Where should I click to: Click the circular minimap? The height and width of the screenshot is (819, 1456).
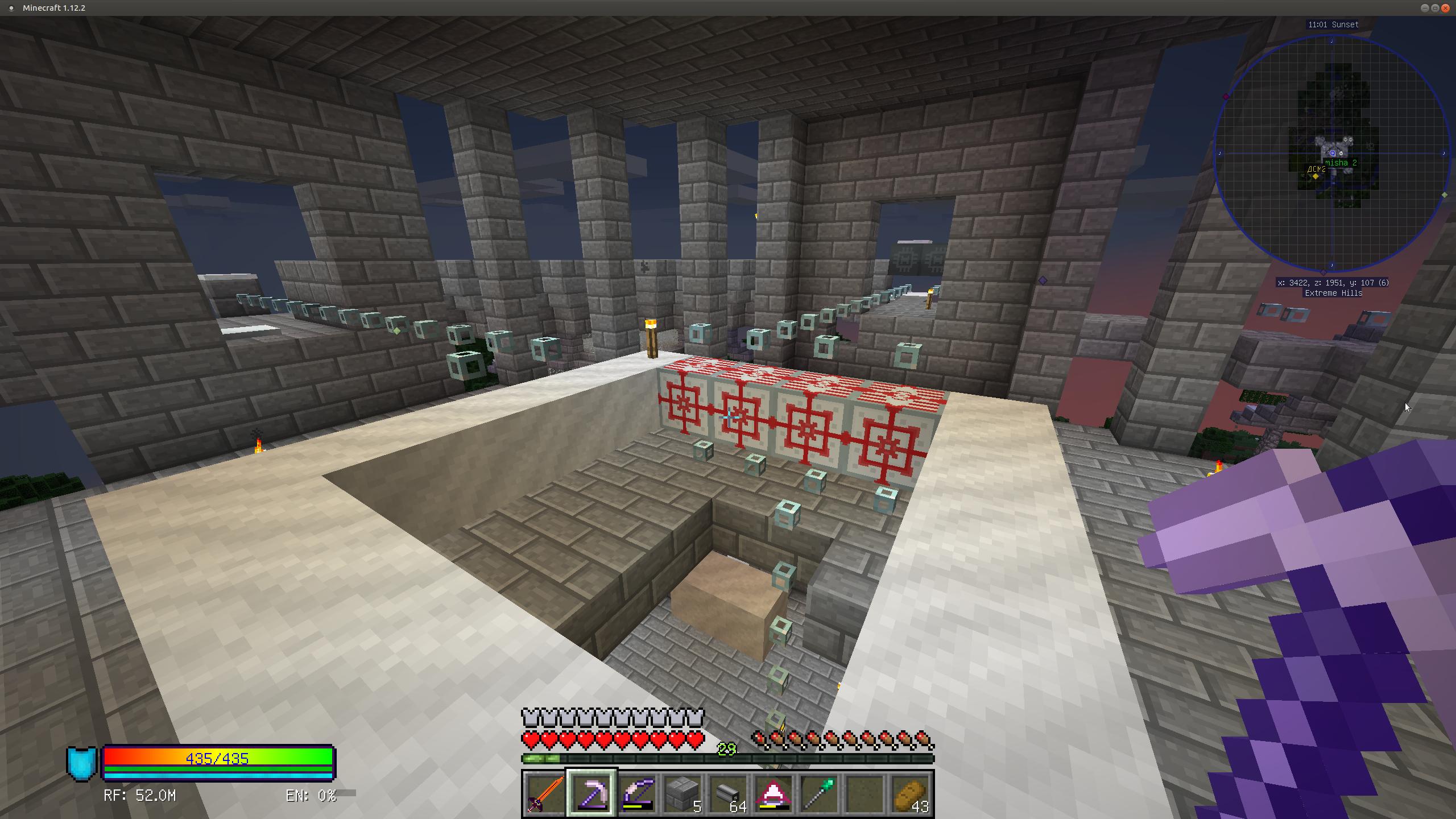coord(1331,153)
